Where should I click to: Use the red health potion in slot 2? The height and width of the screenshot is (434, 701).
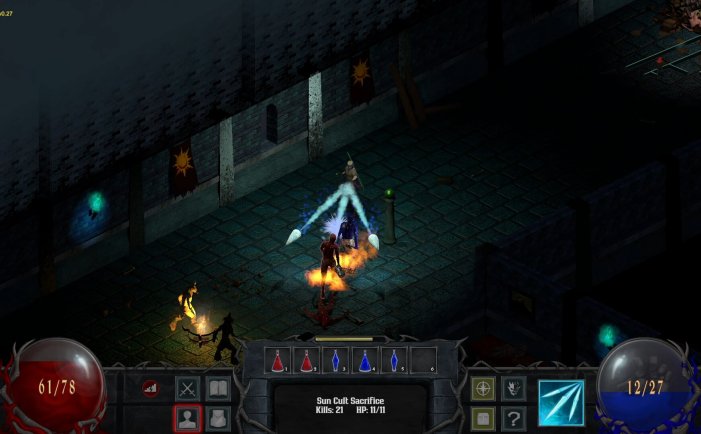[308, 360]
